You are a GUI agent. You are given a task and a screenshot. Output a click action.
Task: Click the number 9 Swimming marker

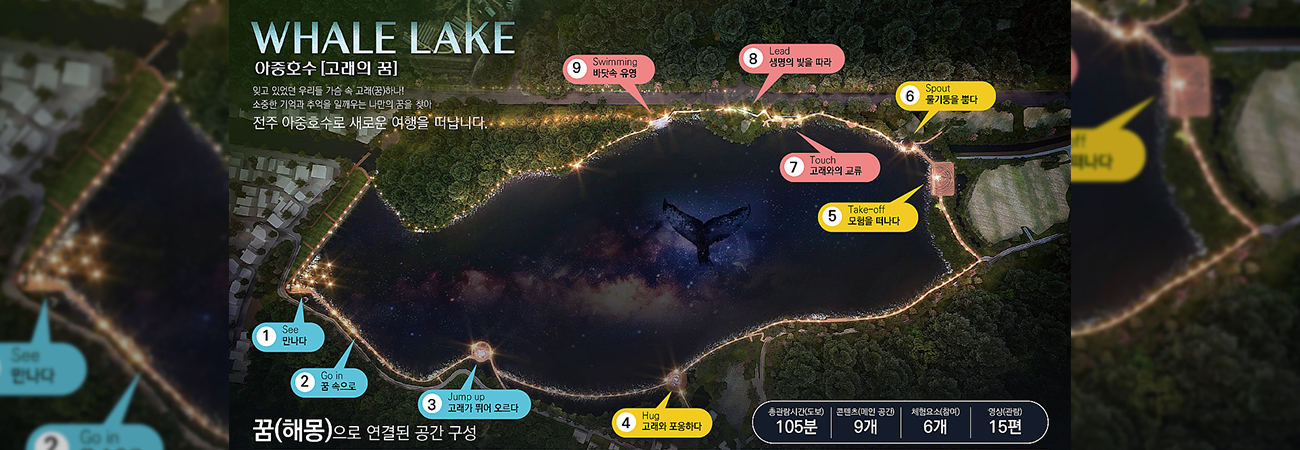click(x=608, y=68)
